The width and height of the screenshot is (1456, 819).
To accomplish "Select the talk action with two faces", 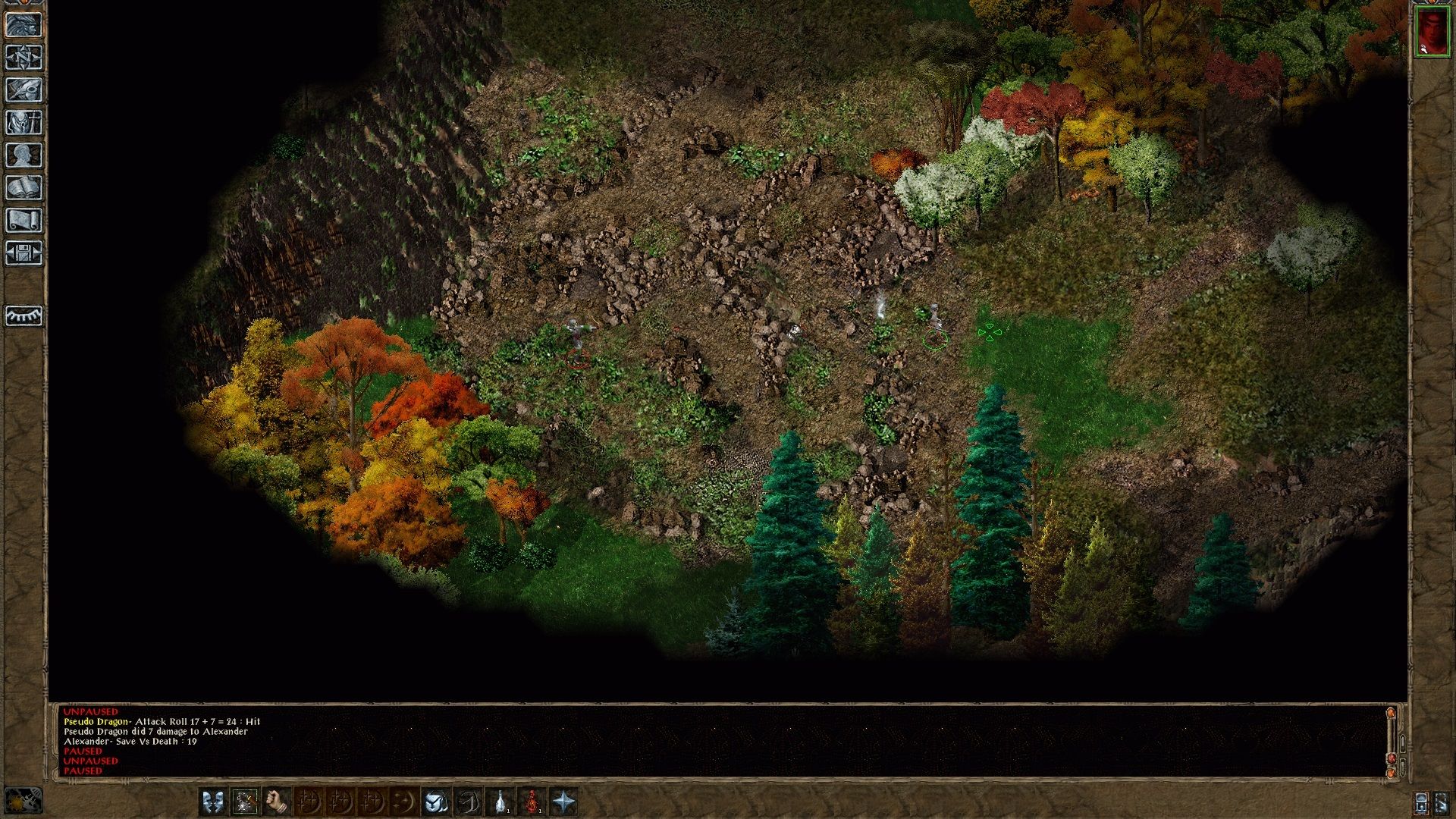I will (x=213, y=802).
